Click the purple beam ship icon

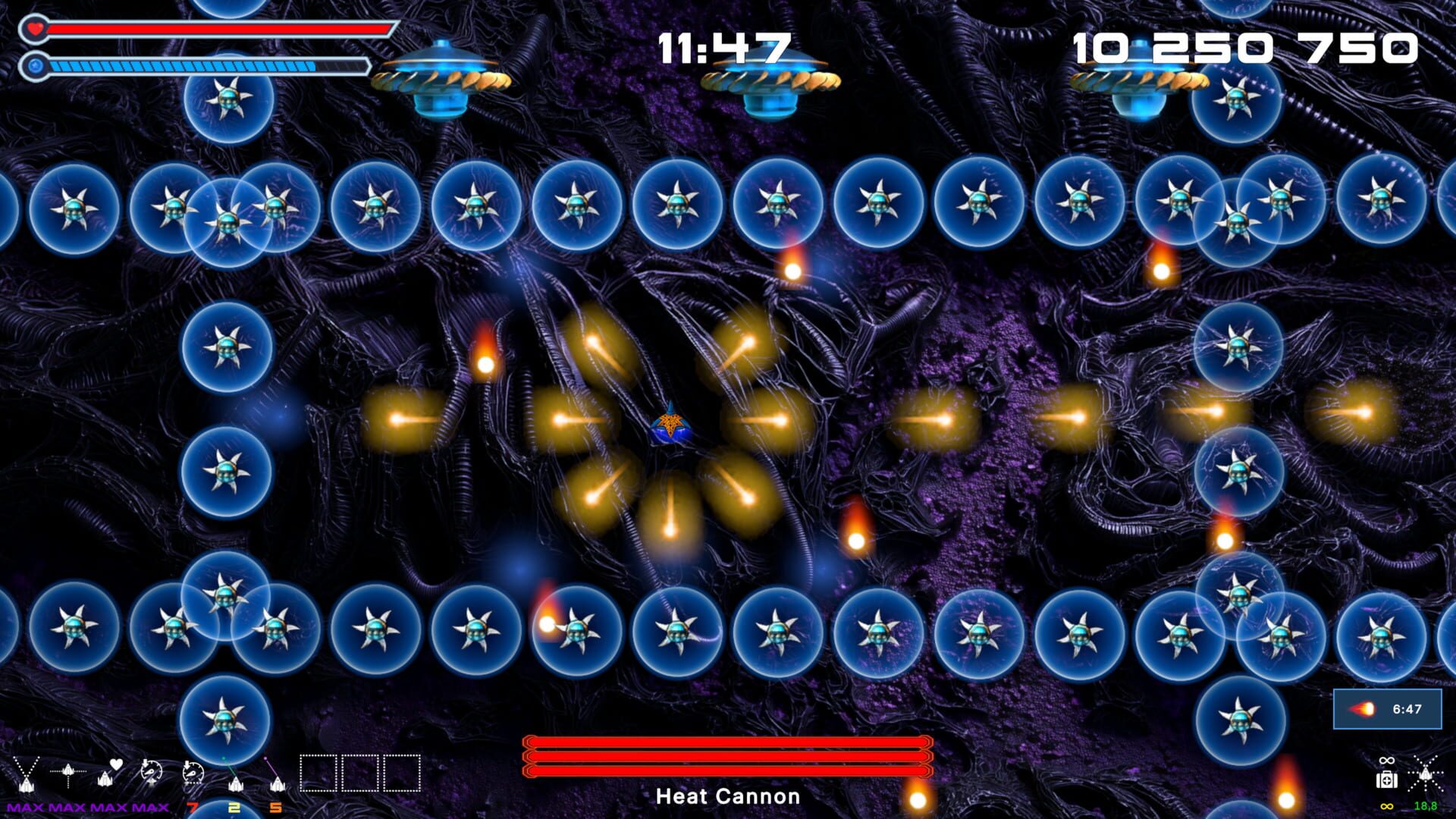[278, 783]
